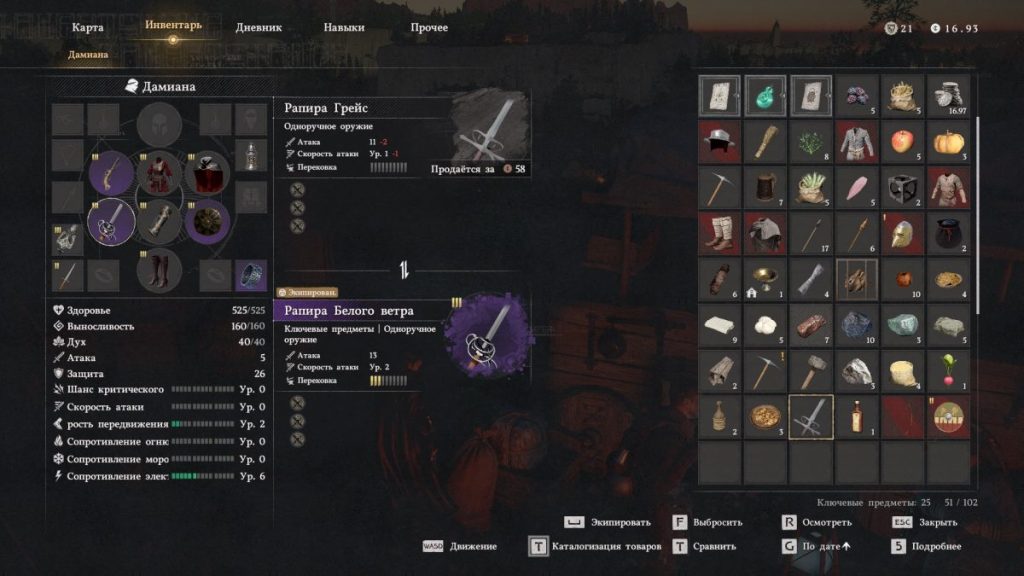Select the equipped round shield slot

click(x=208, y=219)
